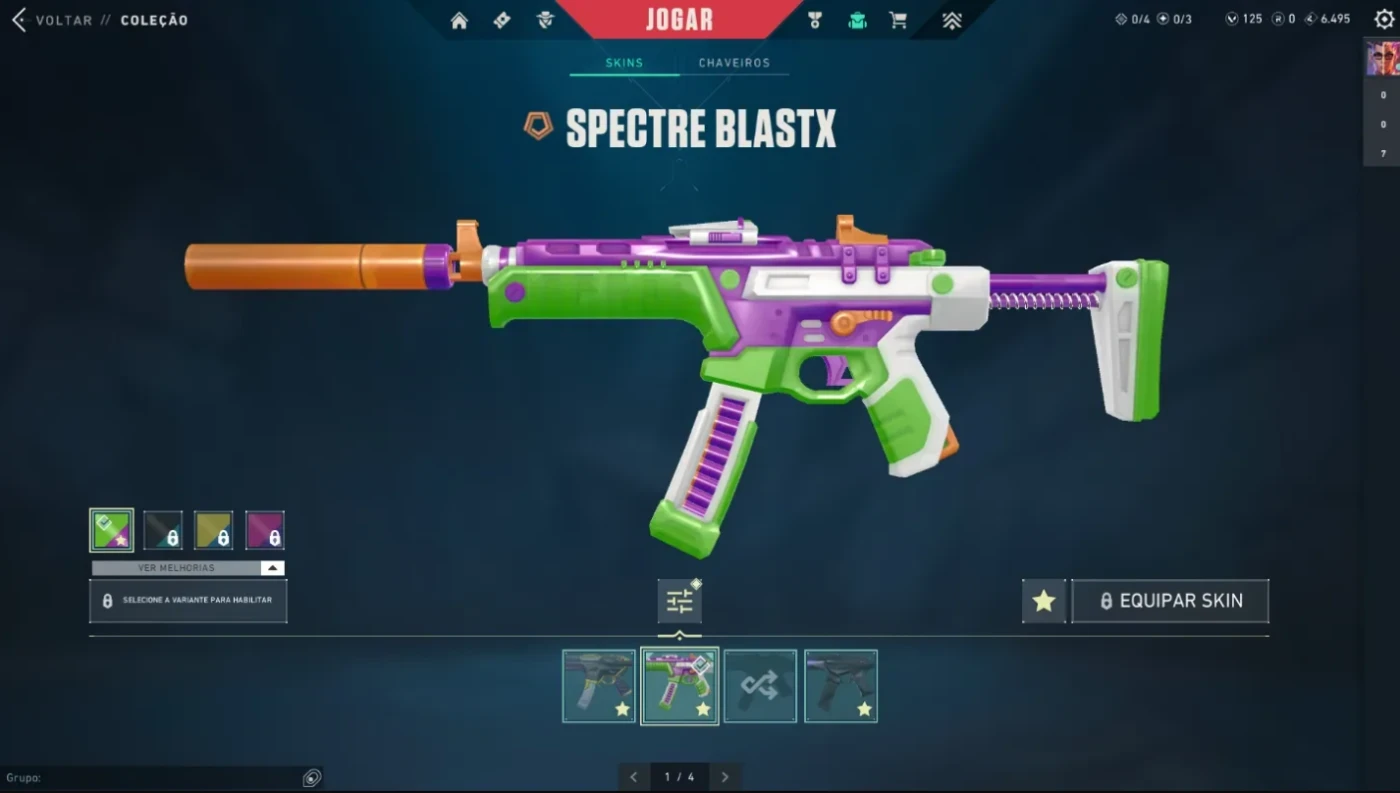Open the store cart icon
1400x793 pixels.
click(898, 20)
